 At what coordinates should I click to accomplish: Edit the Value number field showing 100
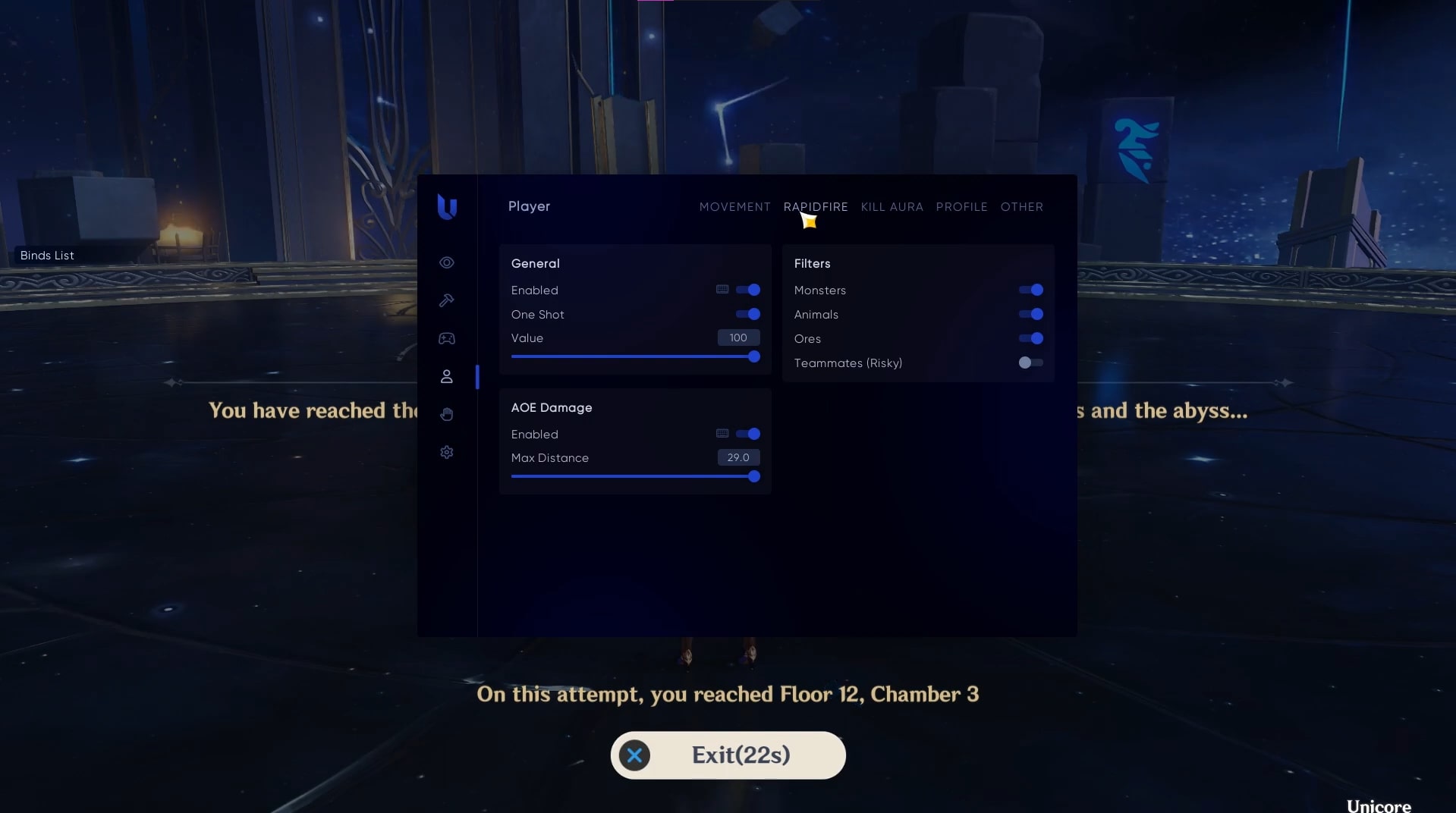coord(738,337)
